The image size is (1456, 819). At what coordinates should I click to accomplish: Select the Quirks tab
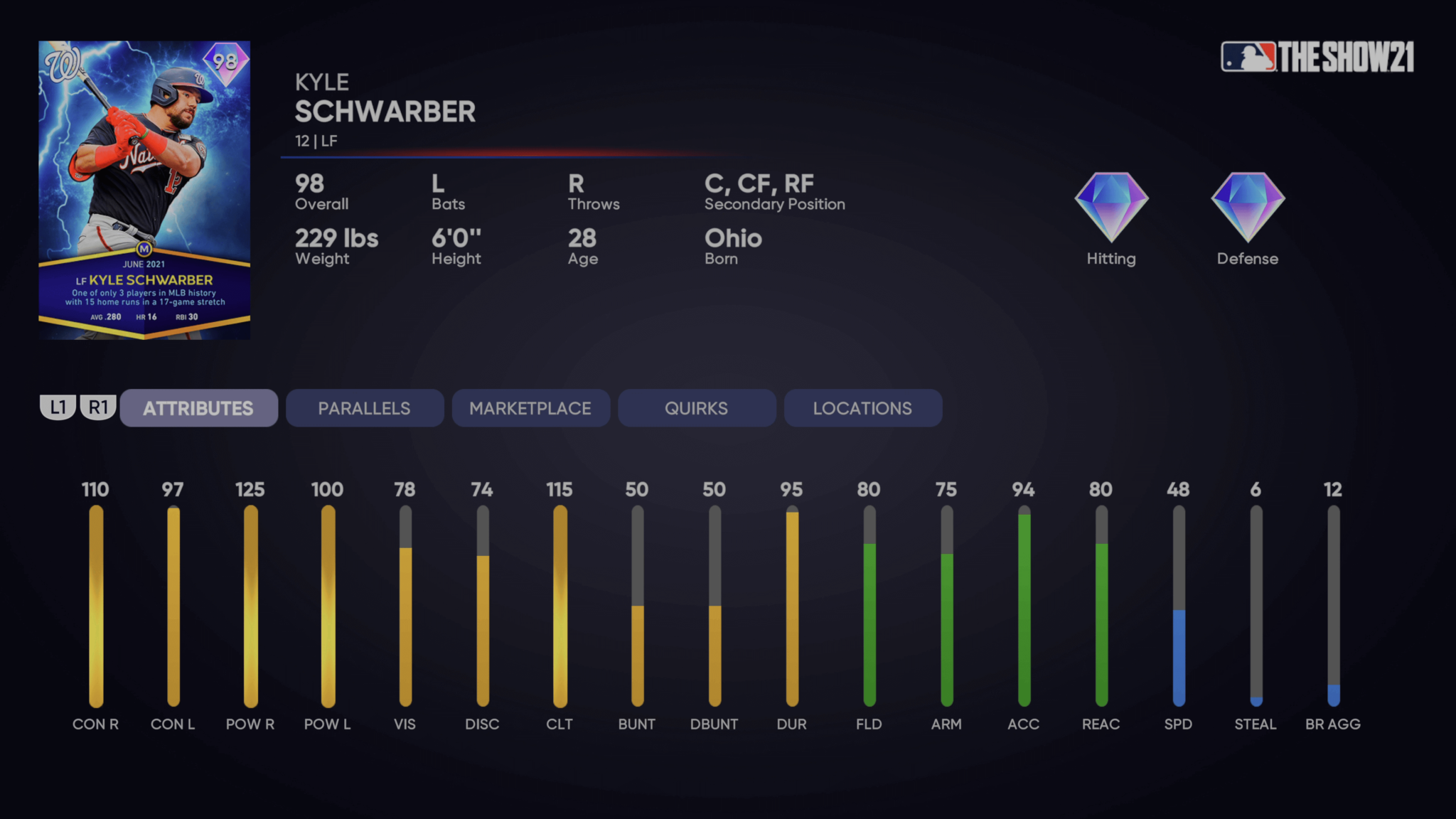(696, 408)
